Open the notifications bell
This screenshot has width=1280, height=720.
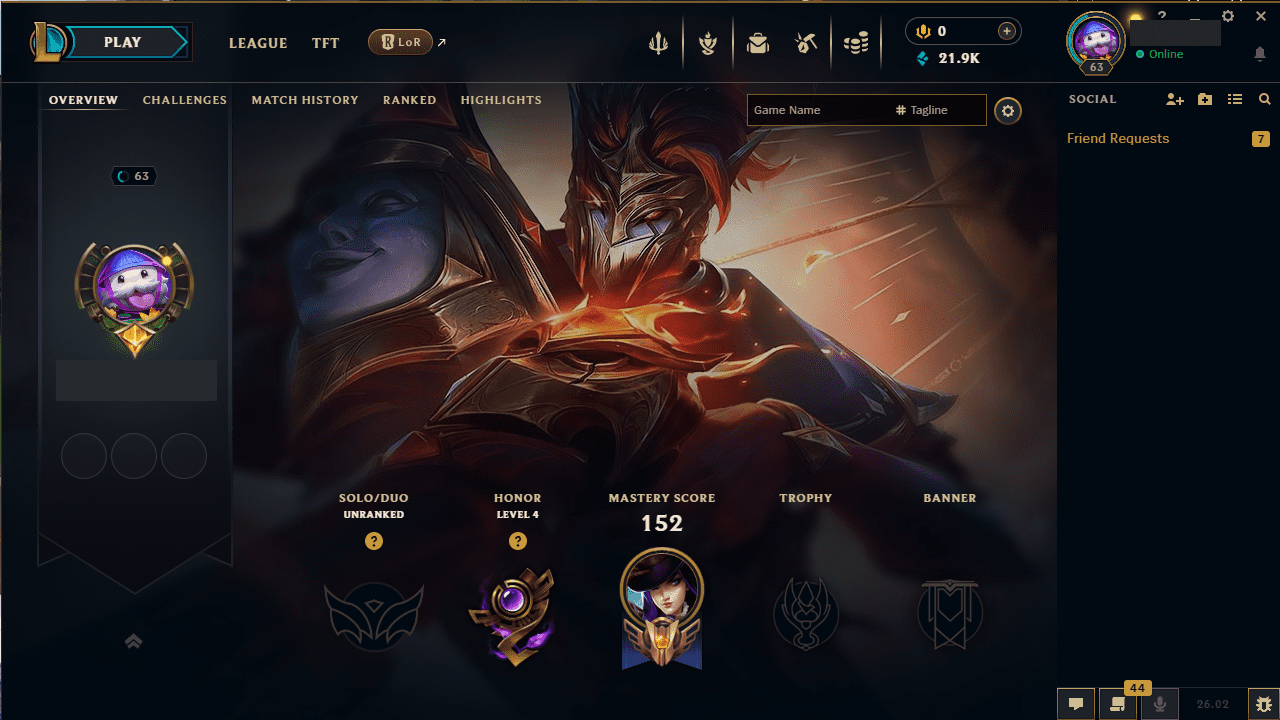[1261, 53]
